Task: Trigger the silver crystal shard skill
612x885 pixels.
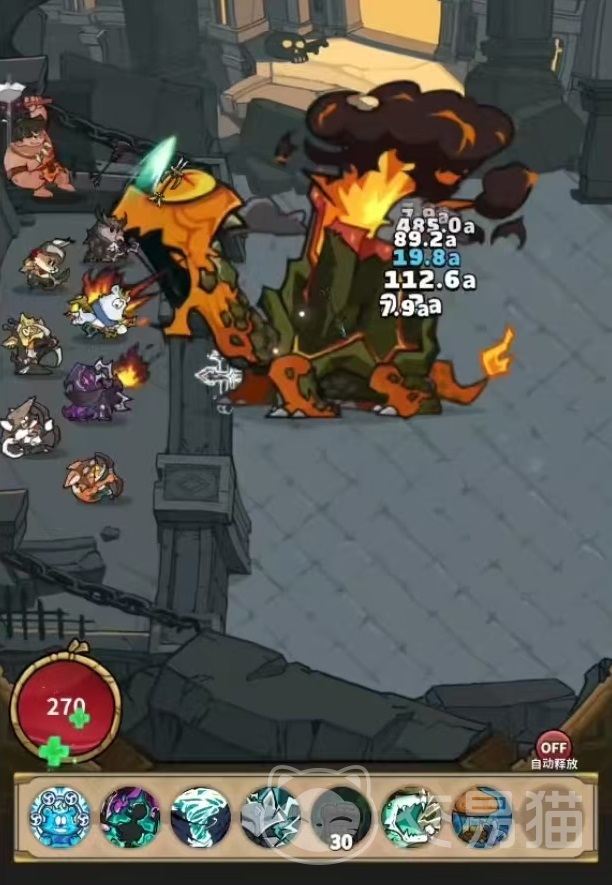Action: coord(270,817)
